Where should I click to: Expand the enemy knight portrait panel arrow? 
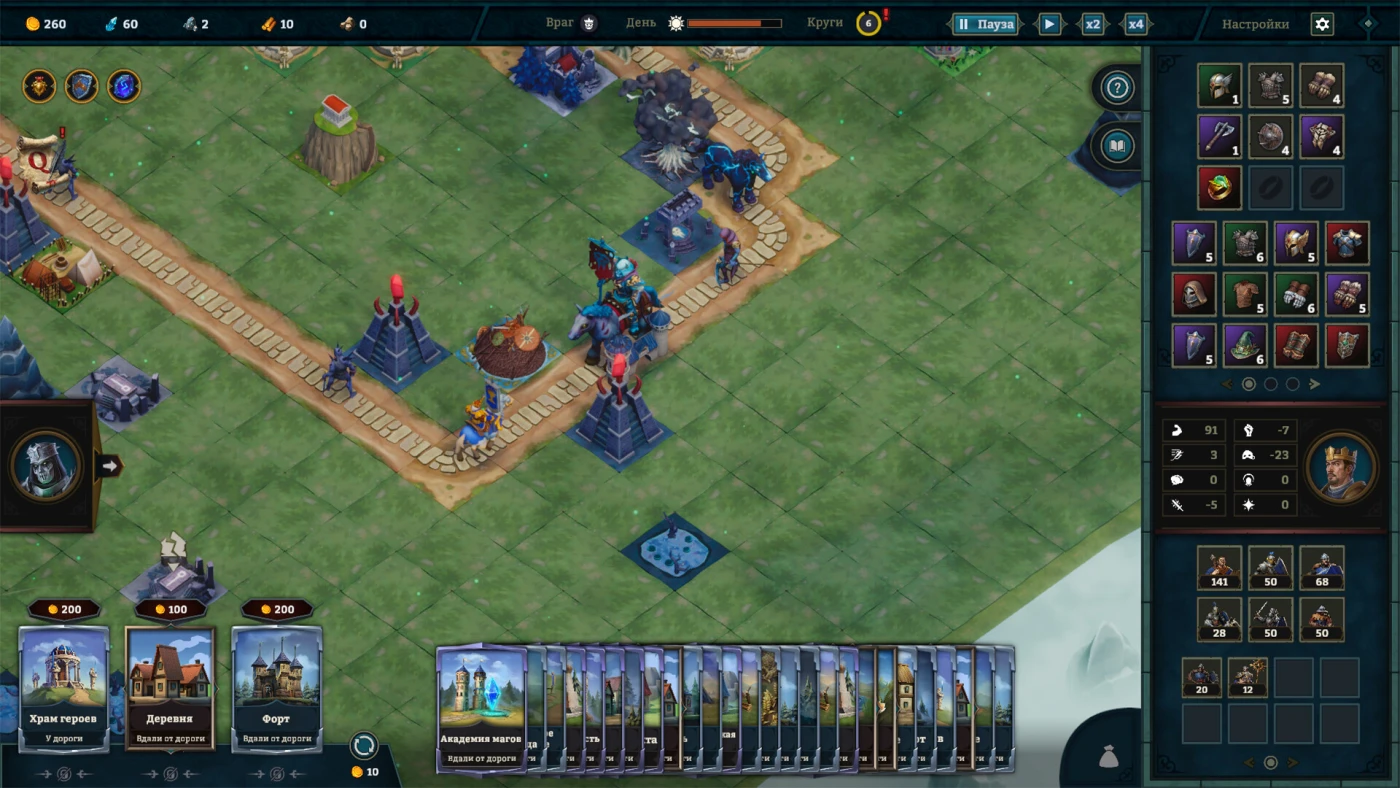tap(109, 465)
